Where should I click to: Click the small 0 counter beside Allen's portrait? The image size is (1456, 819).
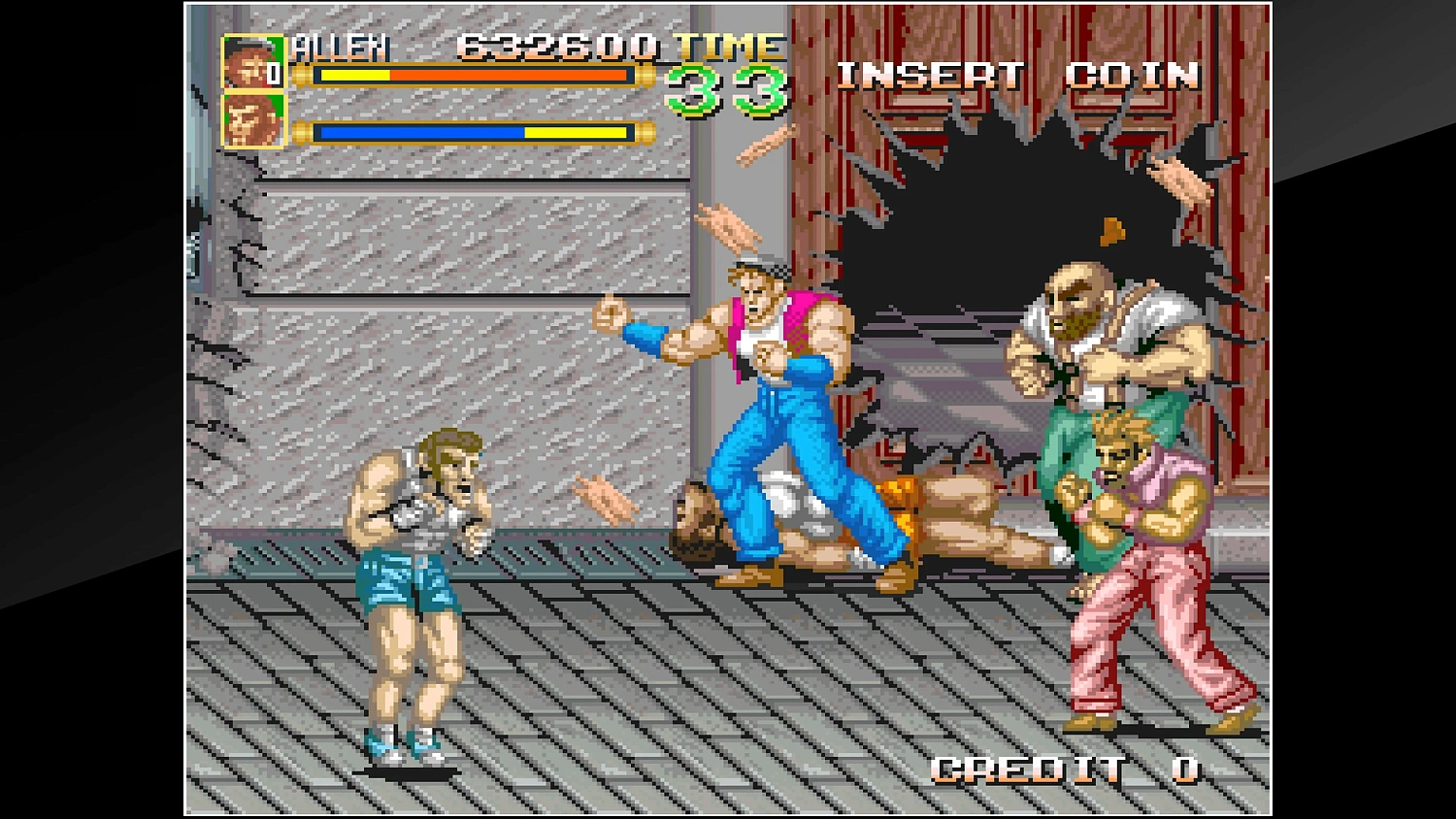point(275,72)
